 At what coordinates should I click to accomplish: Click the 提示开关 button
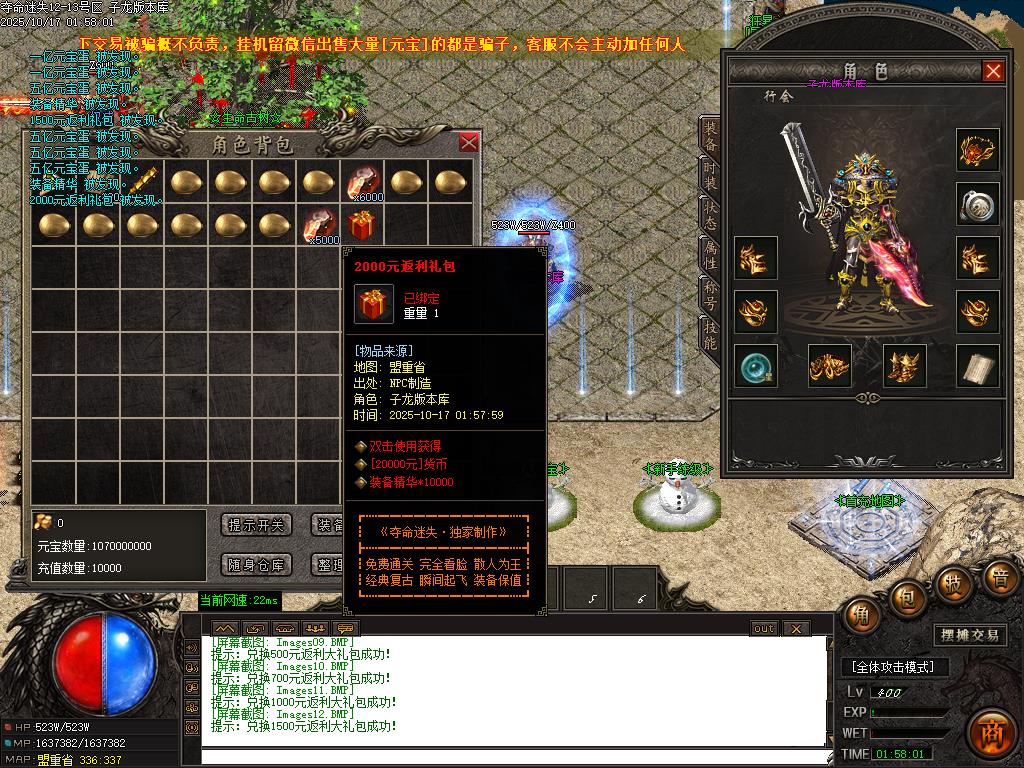click(256, 525)
